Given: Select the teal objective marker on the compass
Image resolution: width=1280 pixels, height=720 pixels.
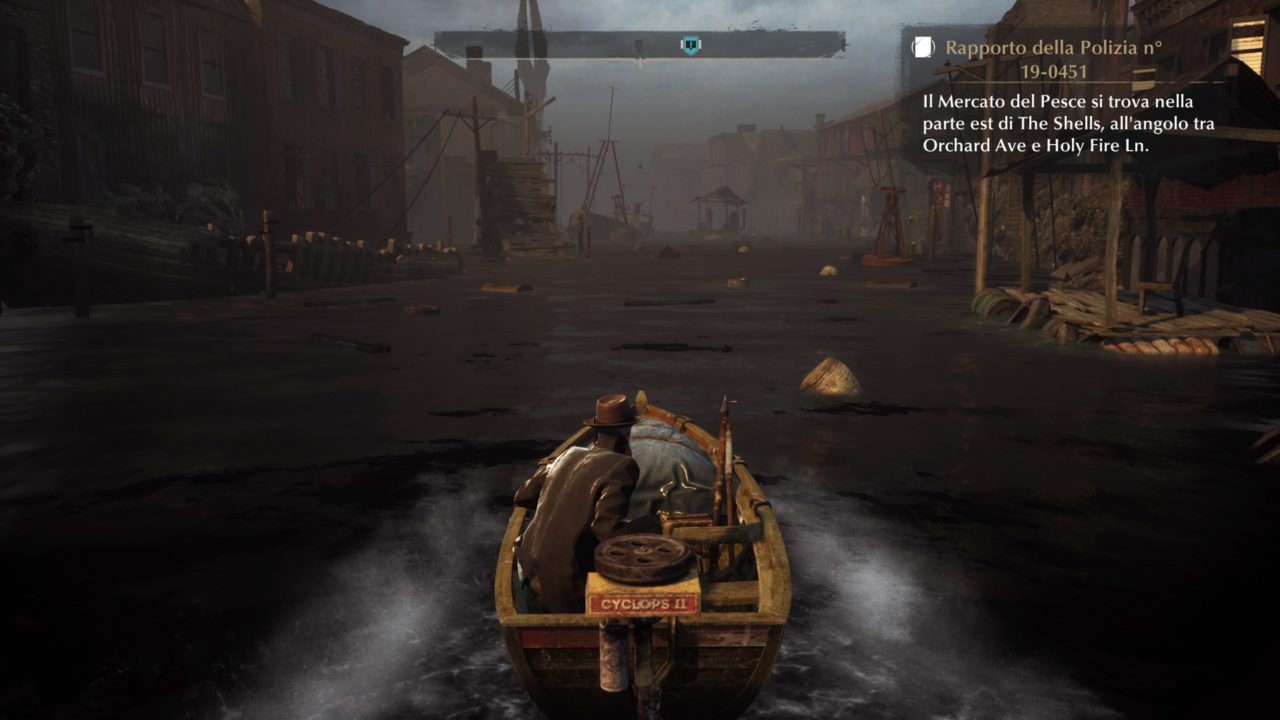Looking at the screenshot, I should [x=690, y=45].
